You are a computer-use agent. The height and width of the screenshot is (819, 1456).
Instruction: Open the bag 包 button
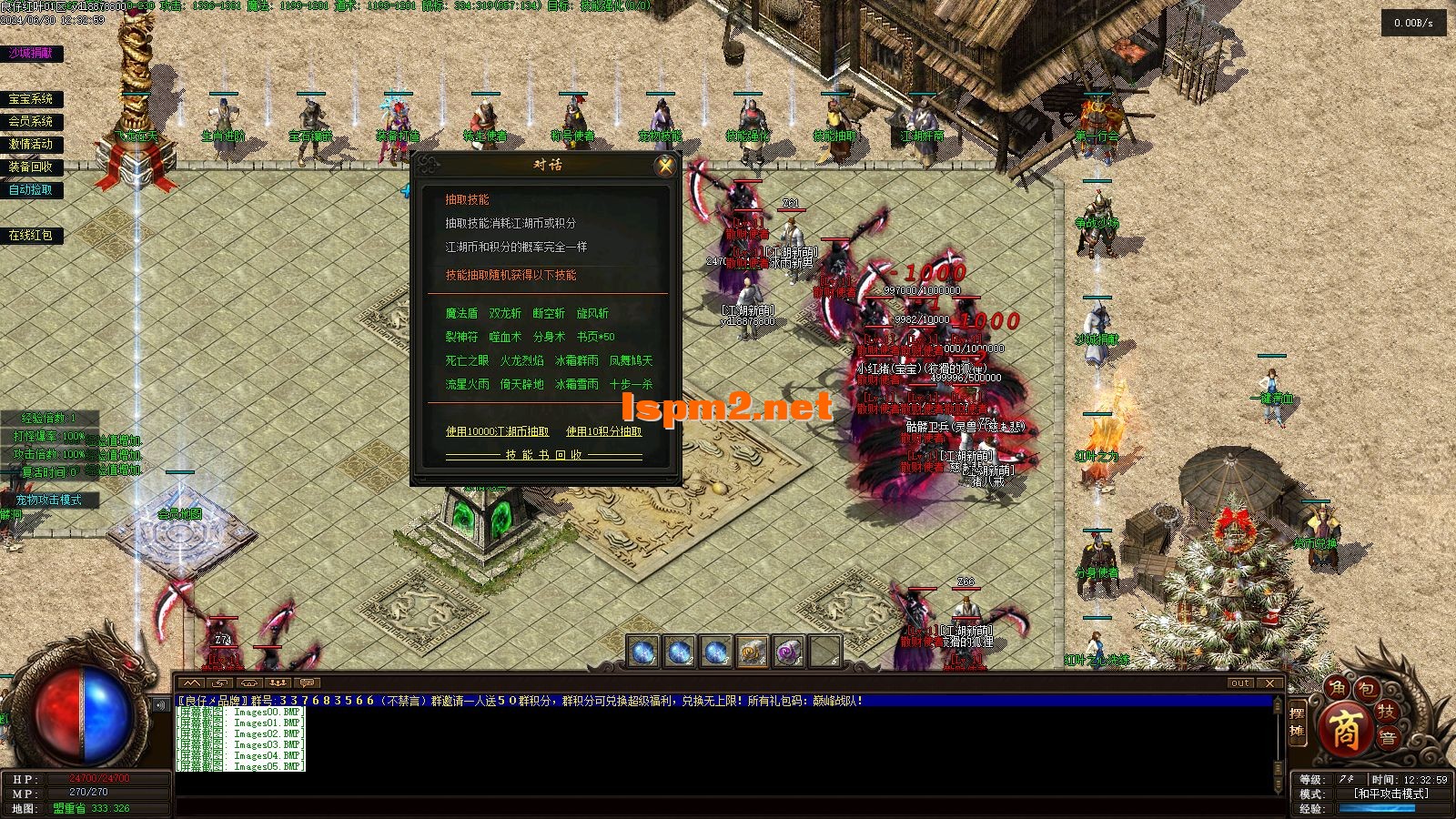point(1366,690)
